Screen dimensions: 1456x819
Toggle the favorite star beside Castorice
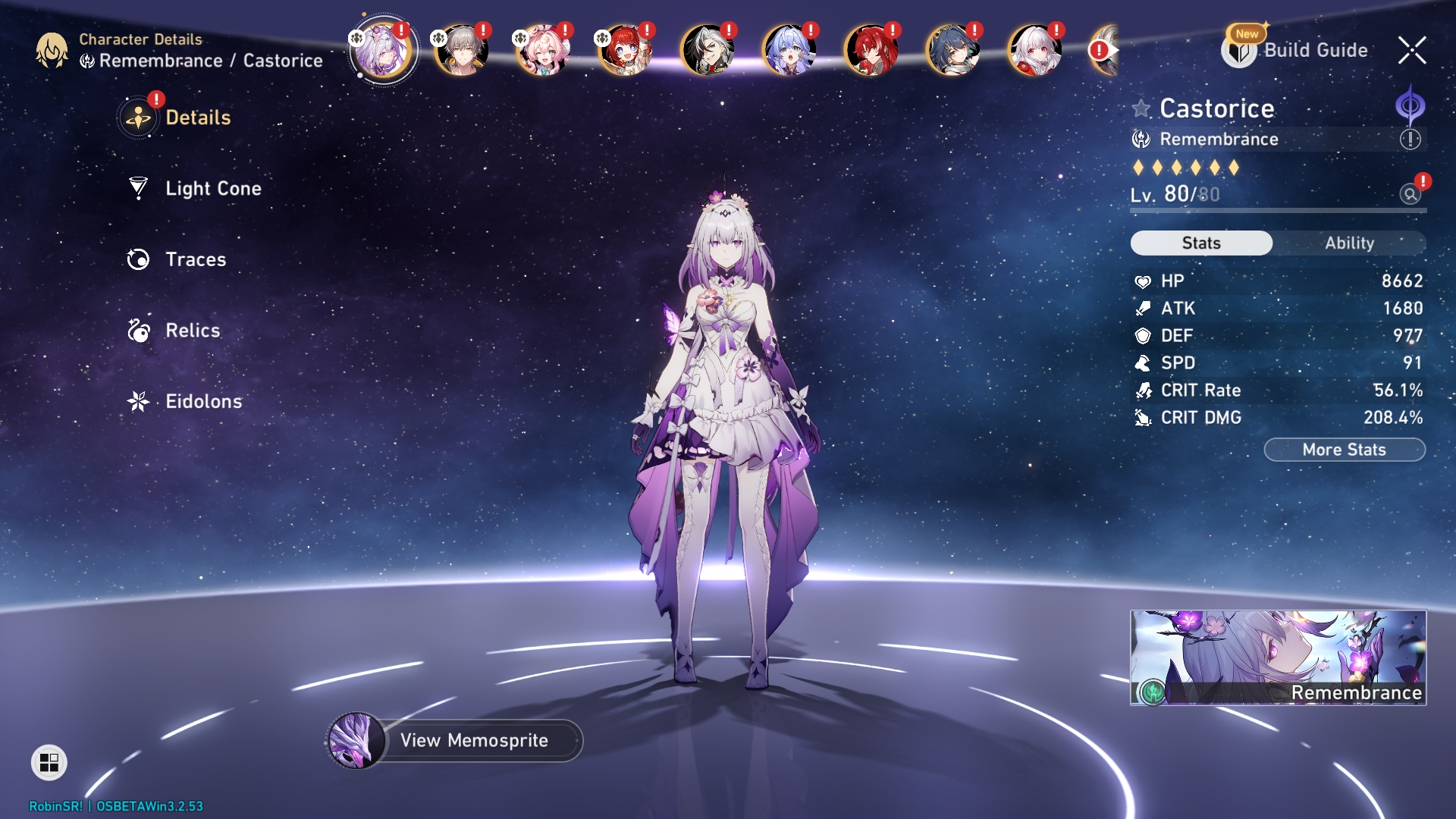1141,108
